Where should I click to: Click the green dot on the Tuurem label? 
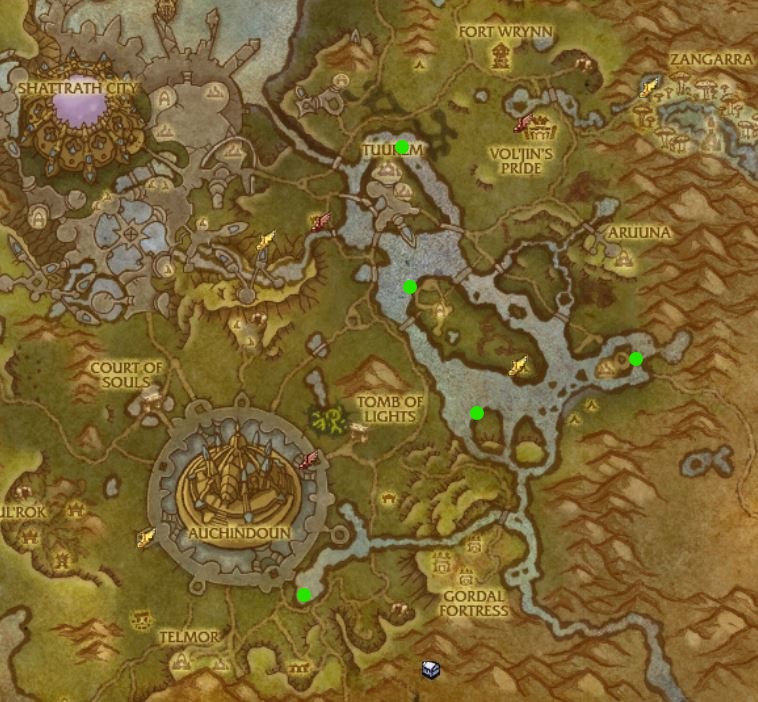402,148
